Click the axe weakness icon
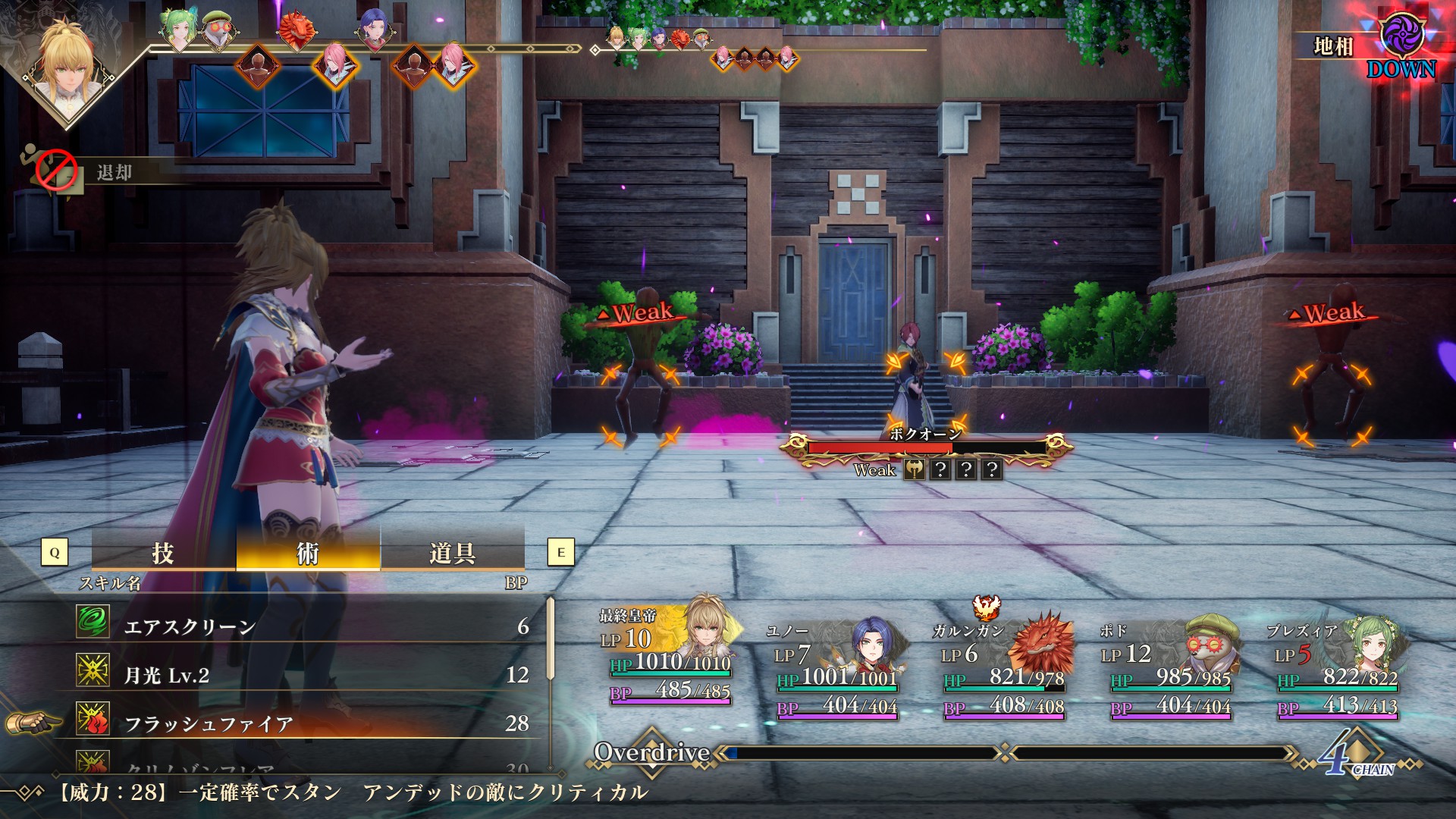The image size is (1456, 819). click(x=915, y=470)
